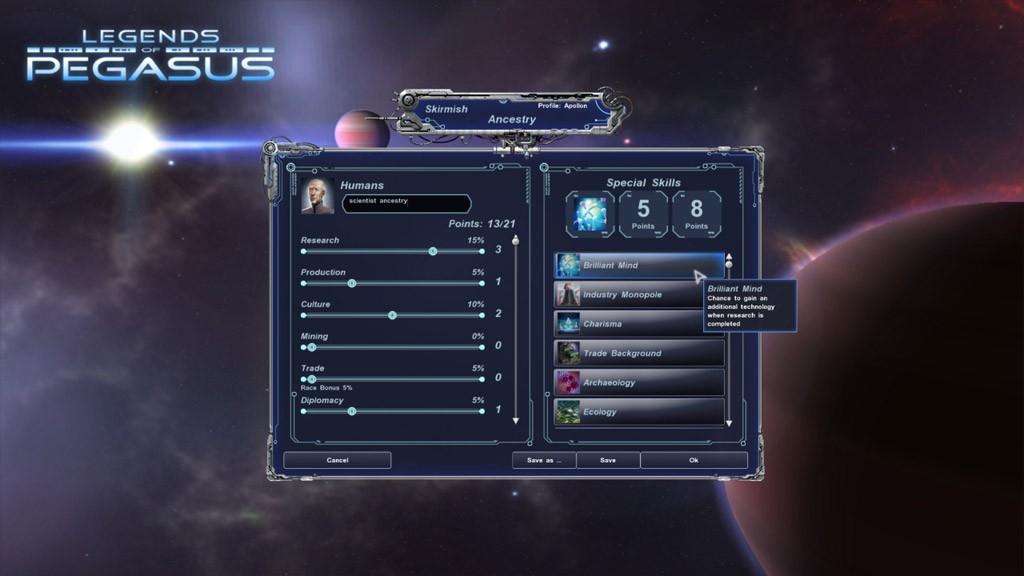Click the Save as ... button
Viewport: 1024px width, 576px height.
pos(543,460)
